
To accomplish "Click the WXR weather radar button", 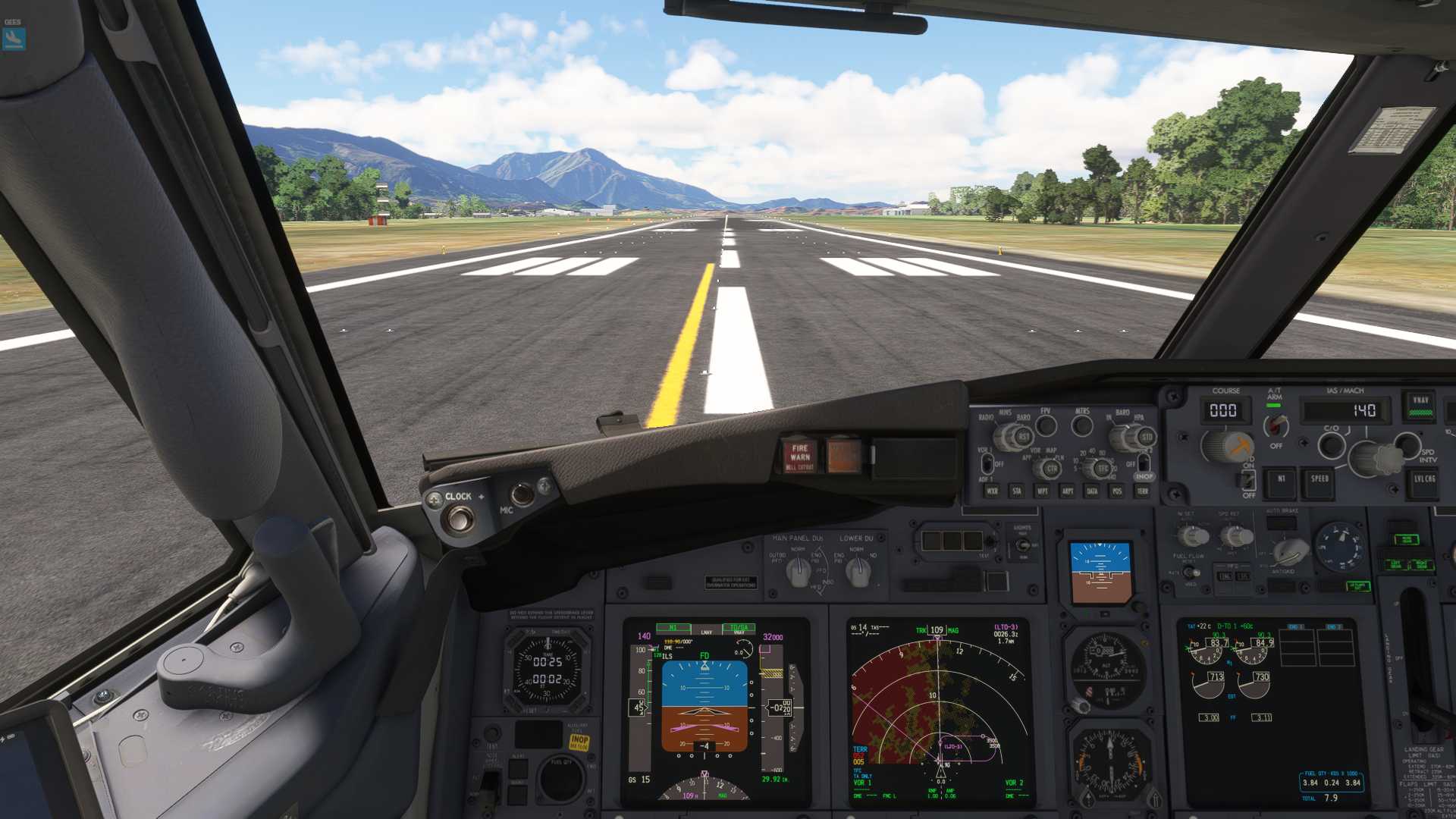I will (x=992, y=491).
